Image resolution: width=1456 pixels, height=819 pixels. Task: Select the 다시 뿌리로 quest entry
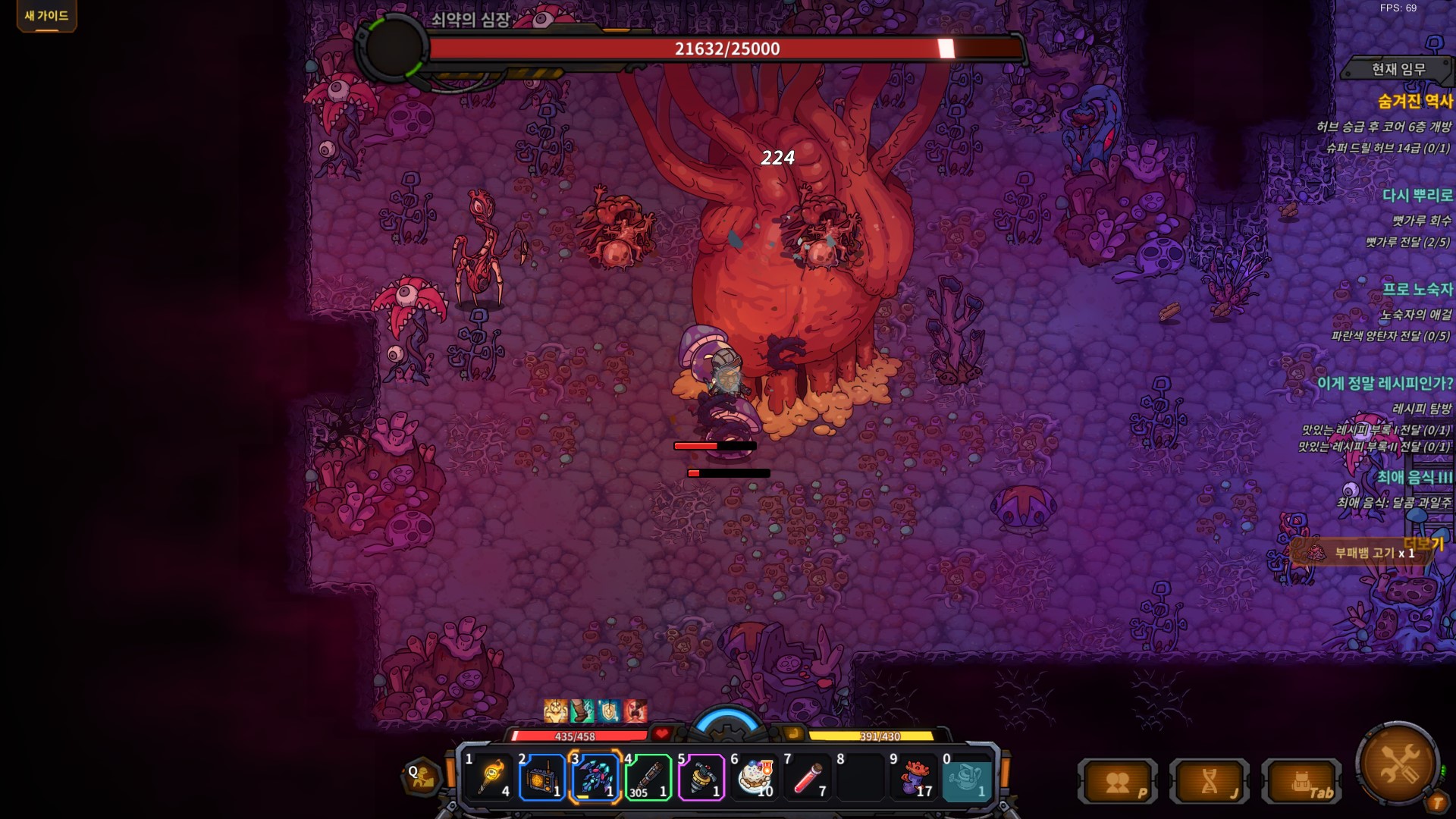1417,195
